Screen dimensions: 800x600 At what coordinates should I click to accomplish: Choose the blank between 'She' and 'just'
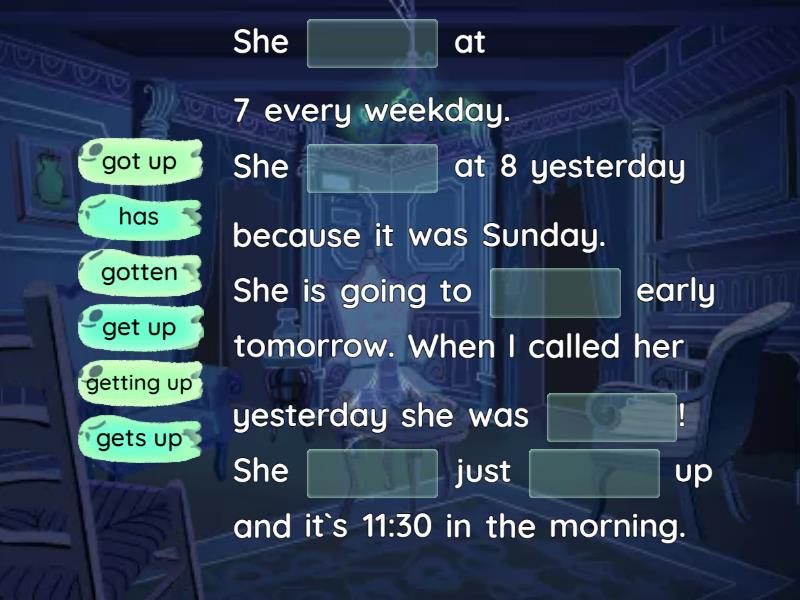pos(372,472)
